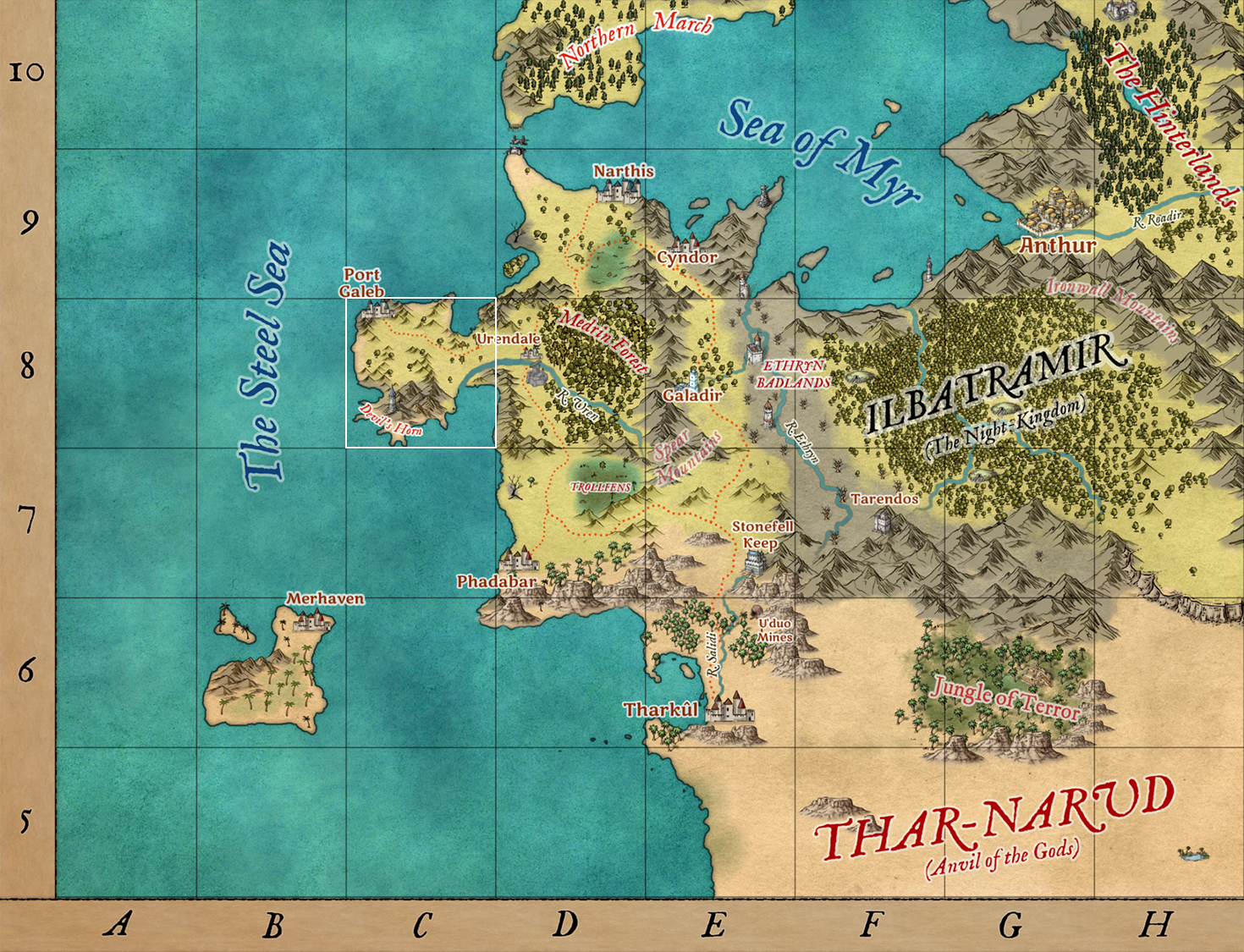This screenshot has width=1244, height=952.
Task: Select the Galadir tower marker
Action: pyautogui.click(x=694, y=377)
